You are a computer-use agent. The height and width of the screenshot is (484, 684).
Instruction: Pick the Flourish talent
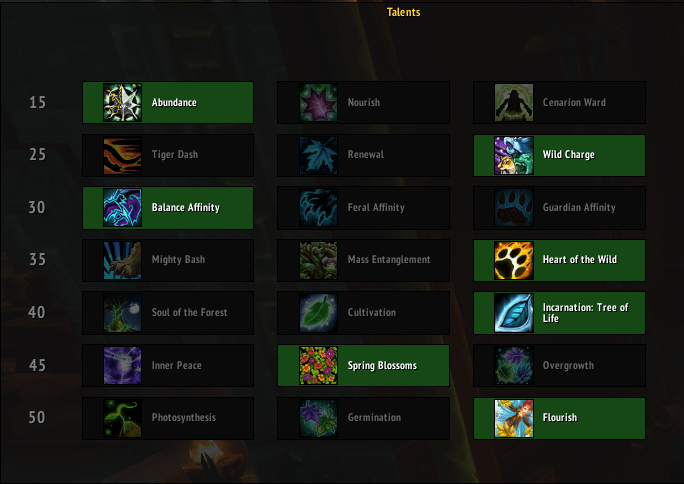pos(559,418)
